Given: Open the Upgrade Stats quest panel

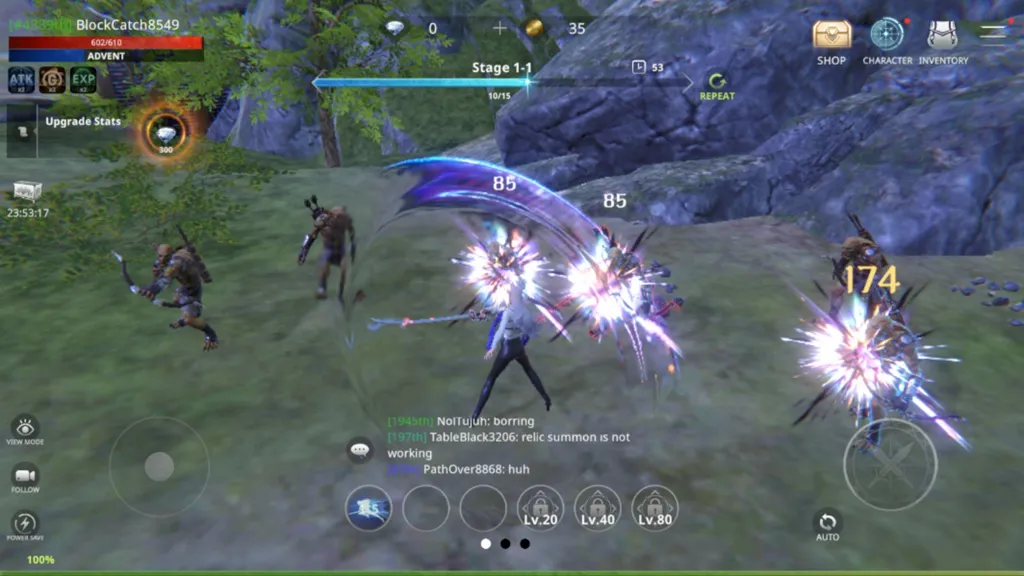Looking at the screenshot, I should pos(82,122).
